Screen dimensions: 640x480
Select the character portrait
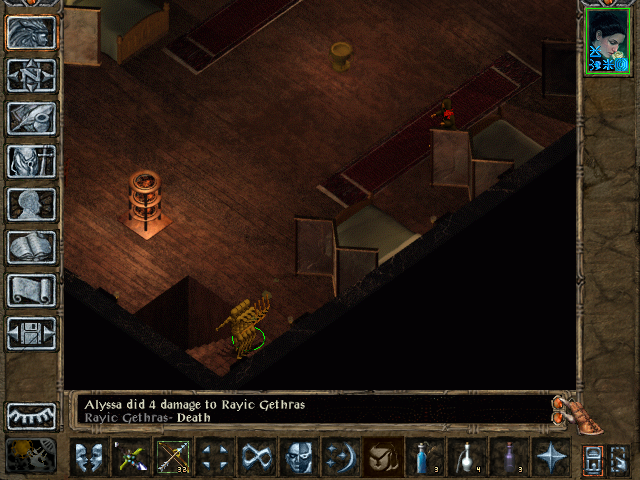(608, 41)
